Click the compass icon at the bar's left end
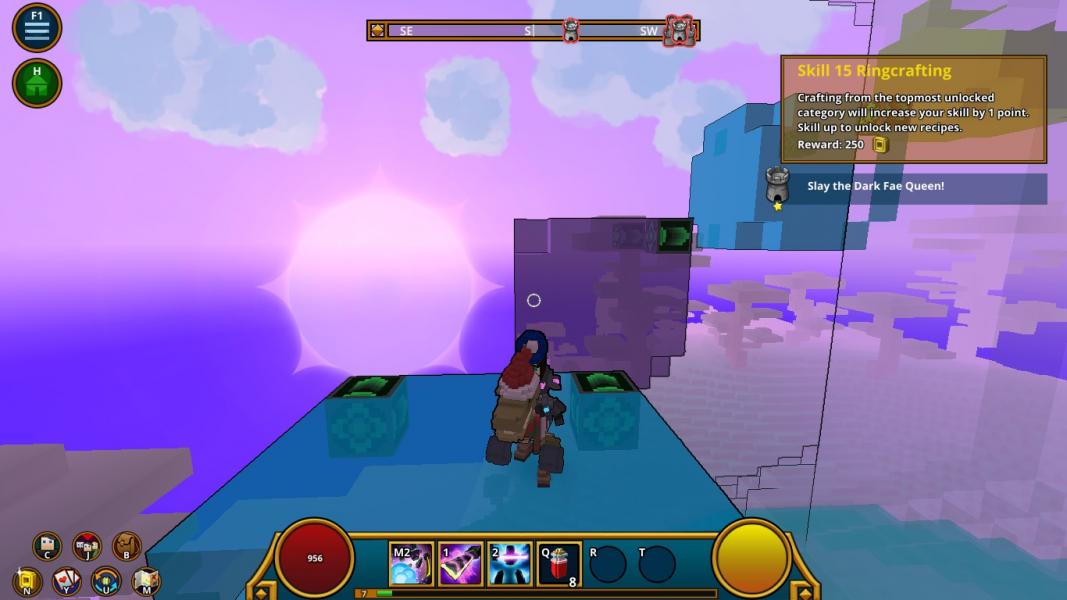Screen dimensions: 1067x600 pos(377,31)
